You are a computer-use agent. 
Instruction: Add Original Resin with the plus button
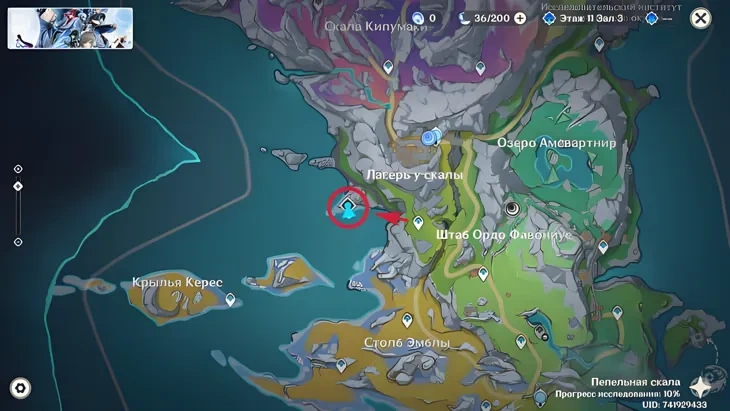(x=520, y=18)
